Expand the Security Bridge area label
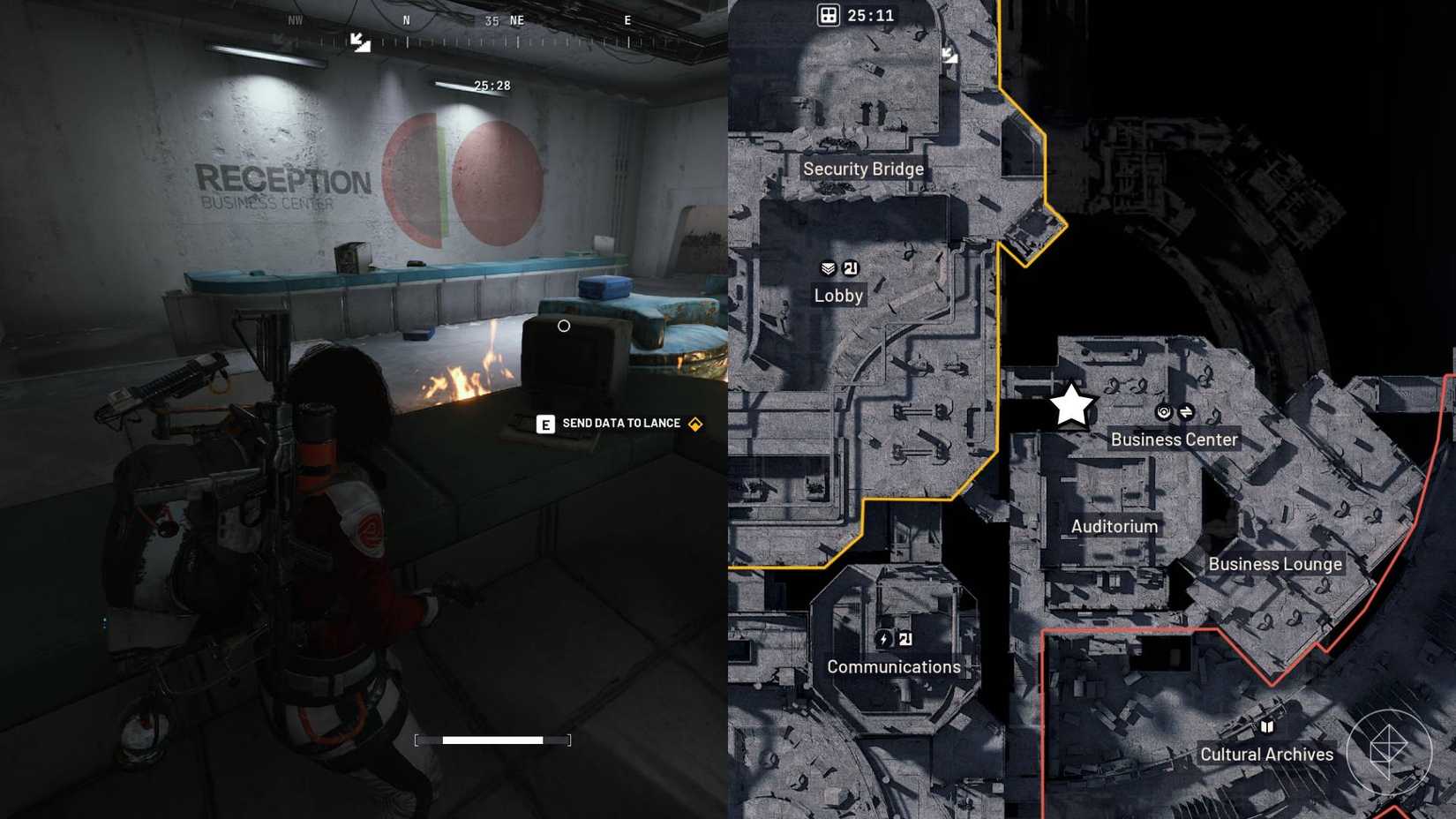Screen dimensions: 1456x819 863,169
